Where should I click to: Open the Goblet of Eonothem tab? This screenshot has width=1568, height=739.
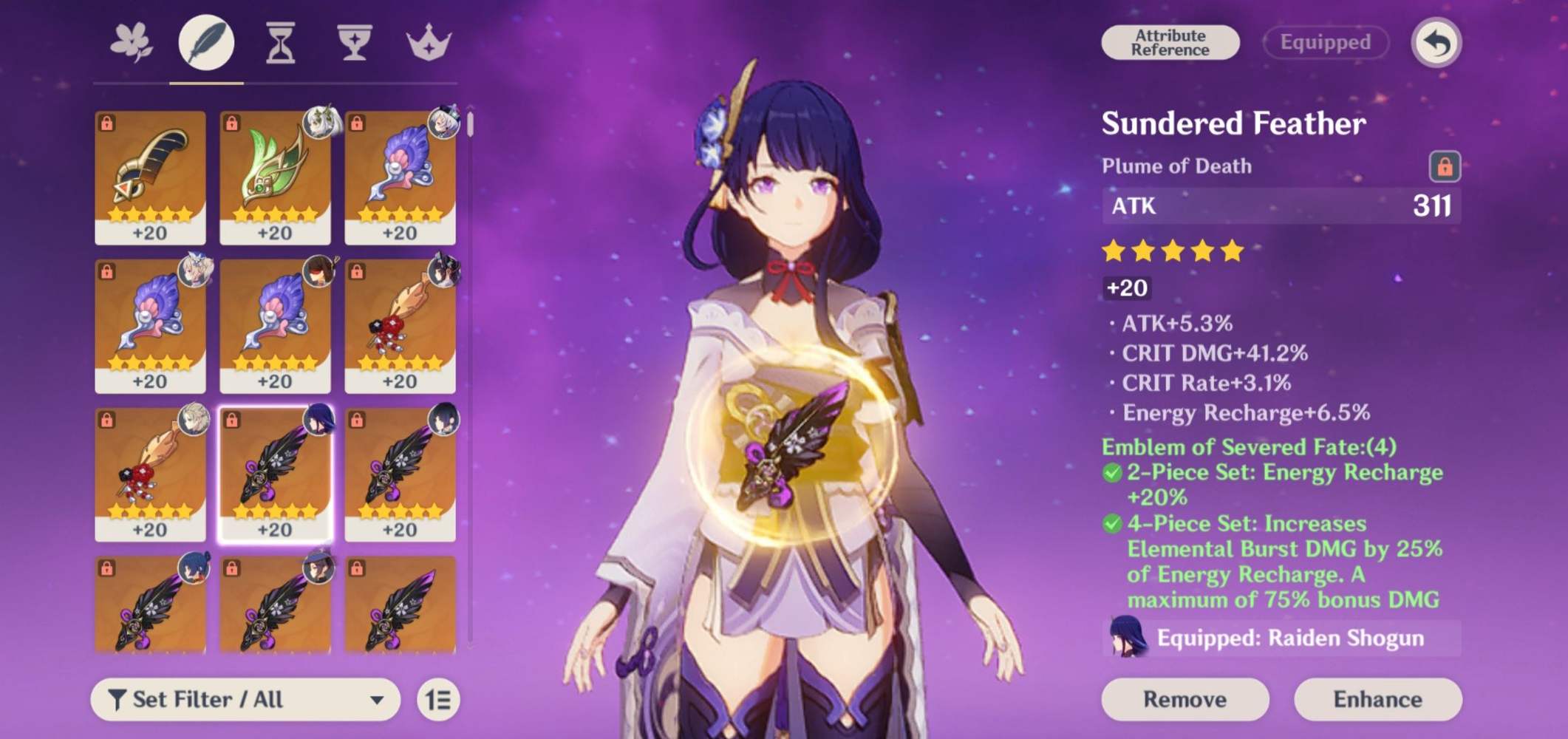point(354,43)
